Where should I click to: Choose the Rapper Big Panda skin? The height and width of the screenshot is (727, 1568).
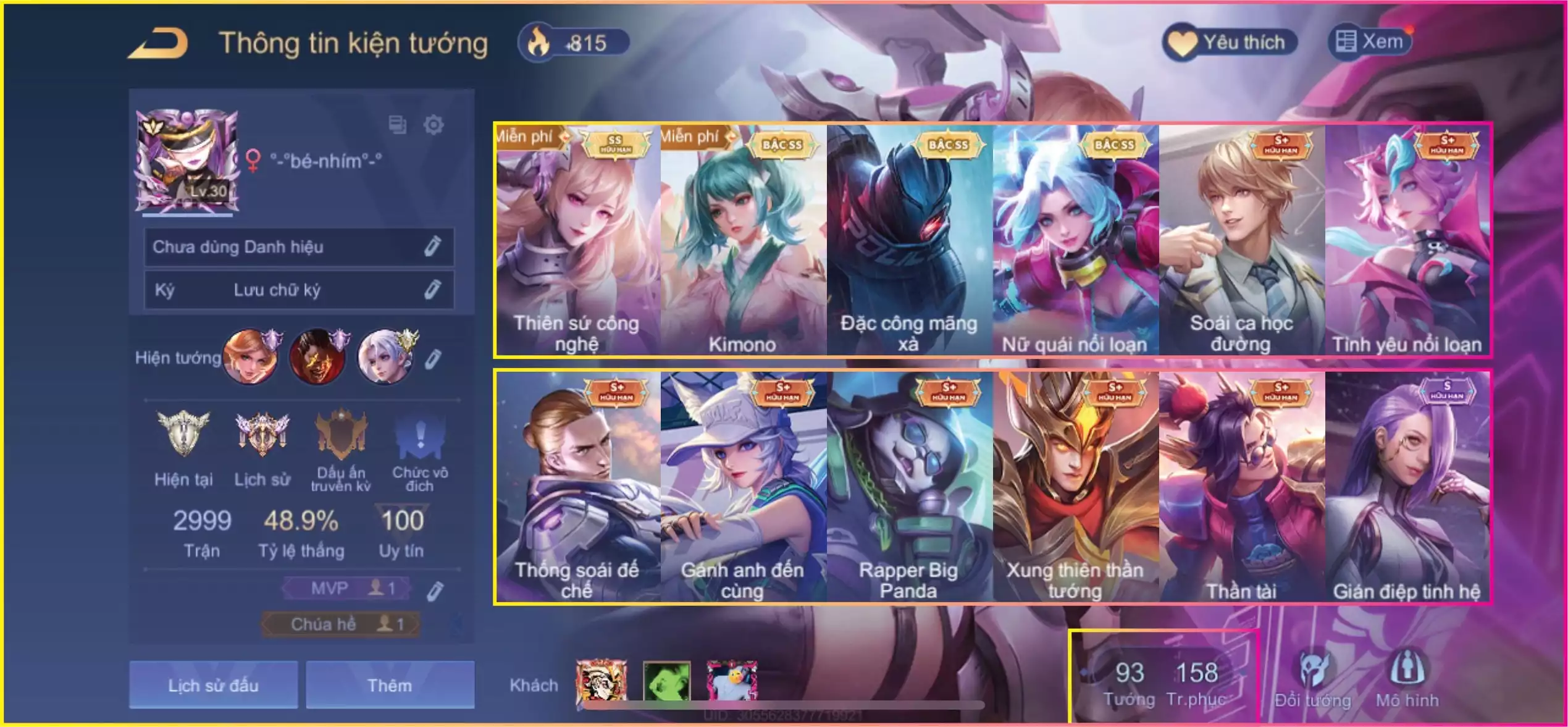pos(909,486)
